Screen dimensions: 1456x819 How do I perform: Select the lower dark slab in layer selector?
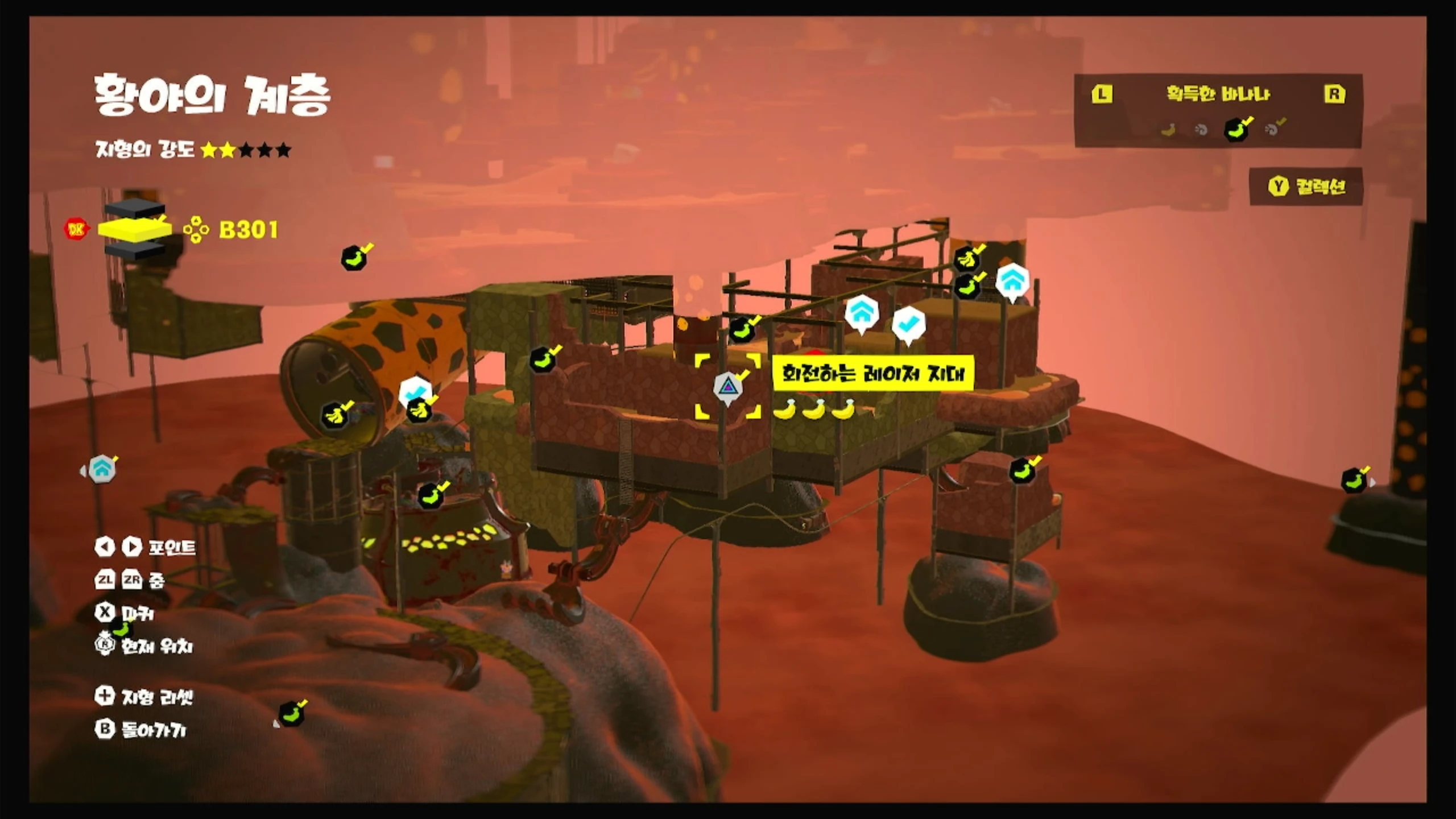click(x=135, y=250)
